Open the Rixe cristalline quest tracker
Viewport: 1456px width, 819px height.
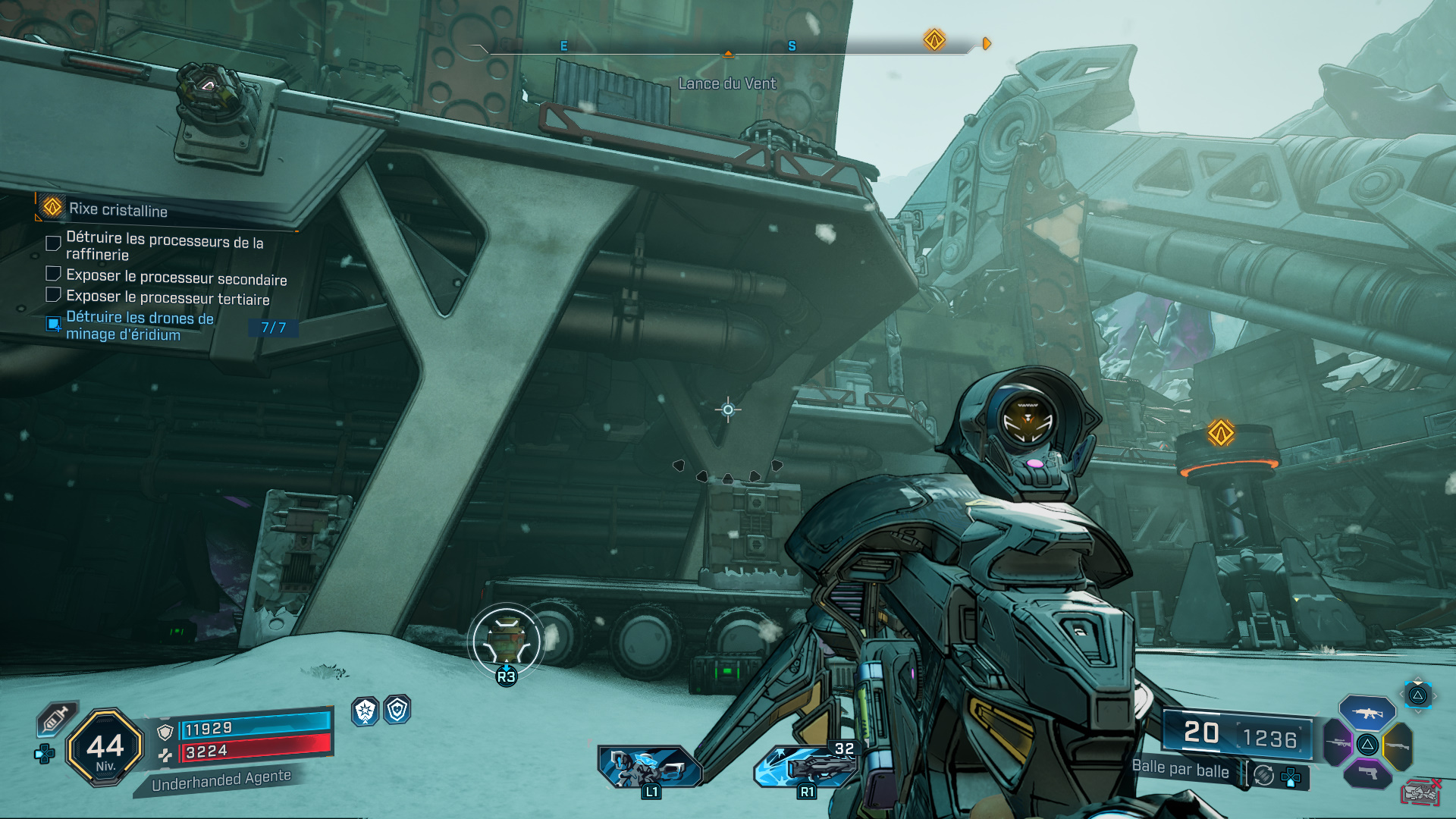click(118, 209)
